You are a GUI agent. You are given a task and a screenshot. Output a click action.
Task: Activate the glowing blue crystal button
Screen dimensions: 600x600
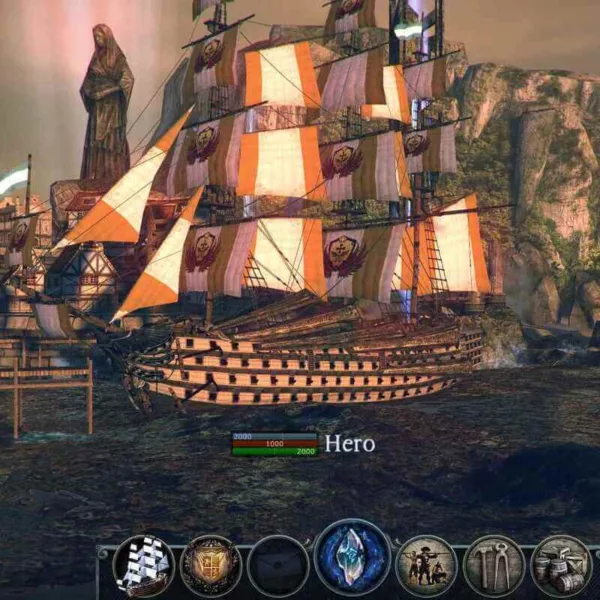click(x=352, y=559)
